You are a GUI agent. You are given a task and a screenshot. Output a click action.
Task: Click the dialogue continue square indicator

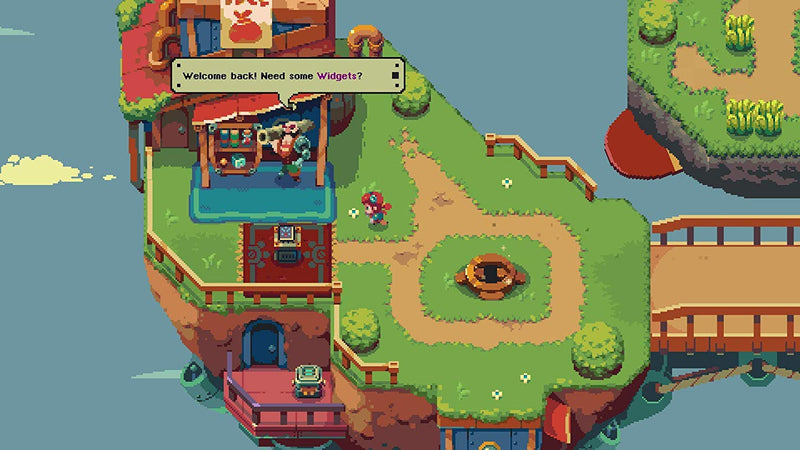click(396, 75)
